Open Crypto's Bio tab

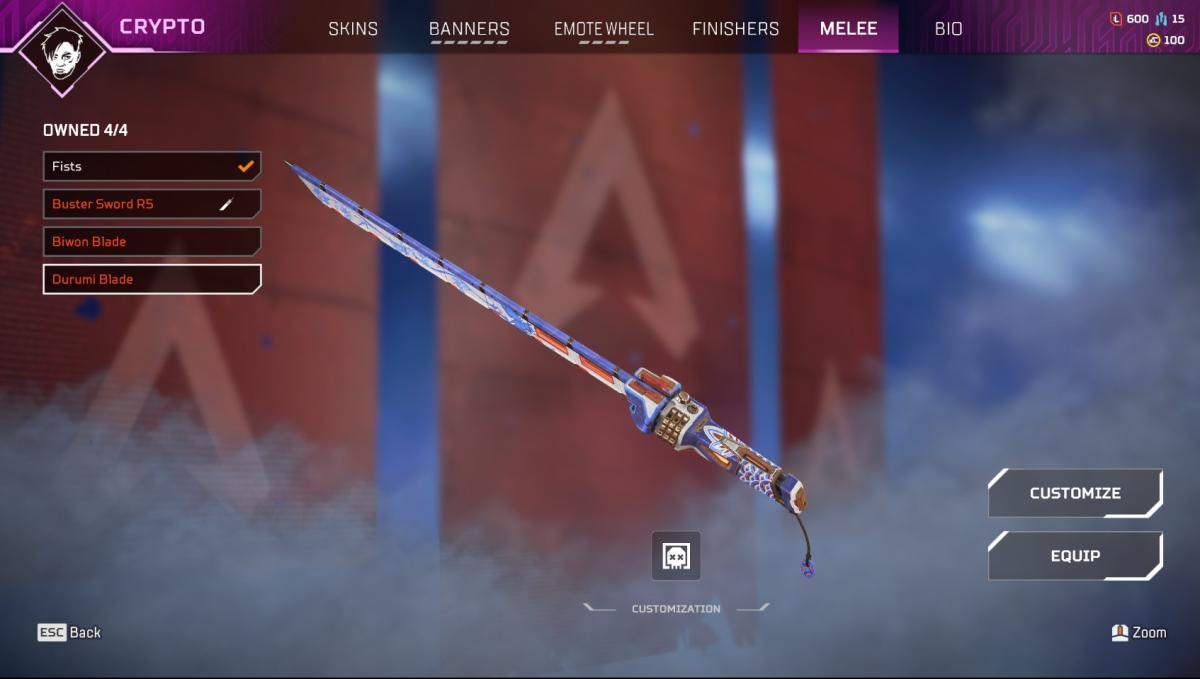click(948, 29)
